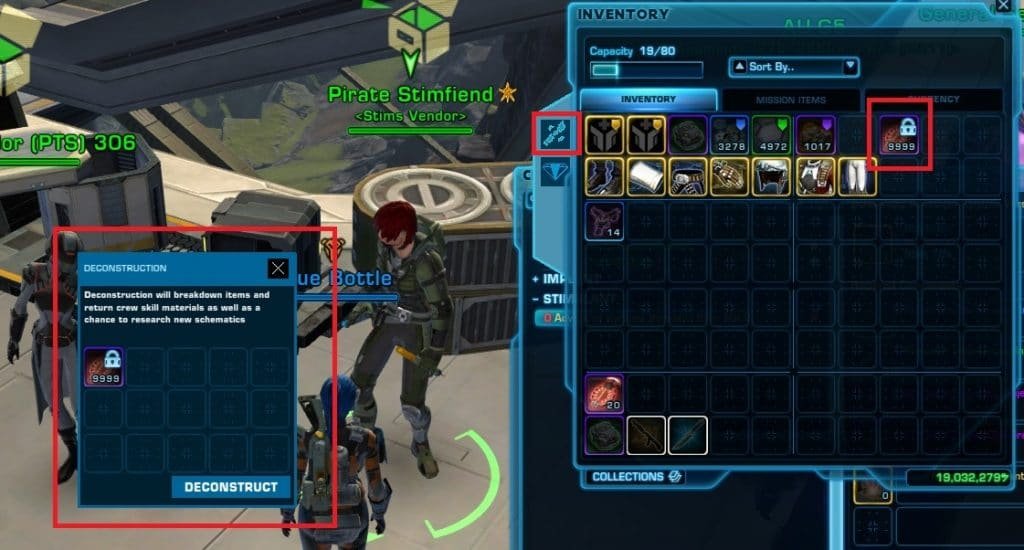This screenshot has height=550, width=1024.
Task: Choose the rifle item in the bottom row
Action: (x=646, y=436)
